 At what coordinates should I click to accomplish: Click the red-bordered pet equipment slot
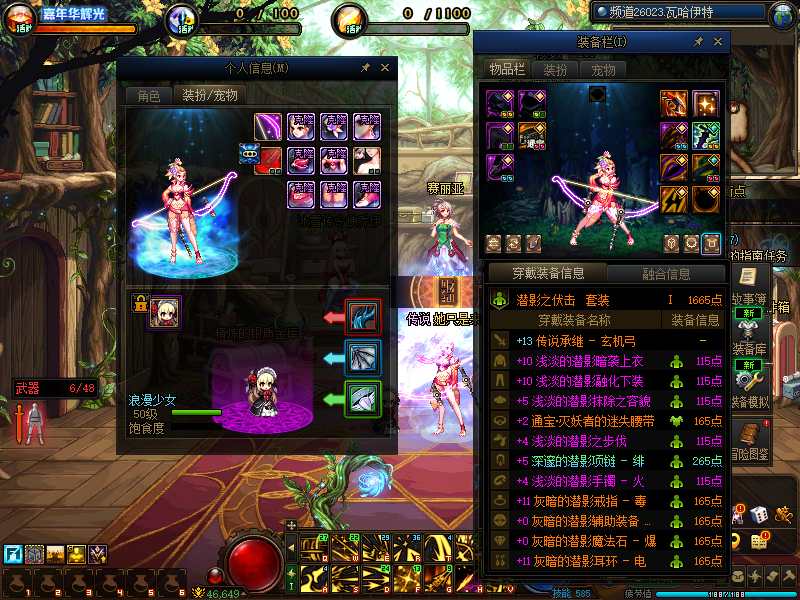(362, 317)
